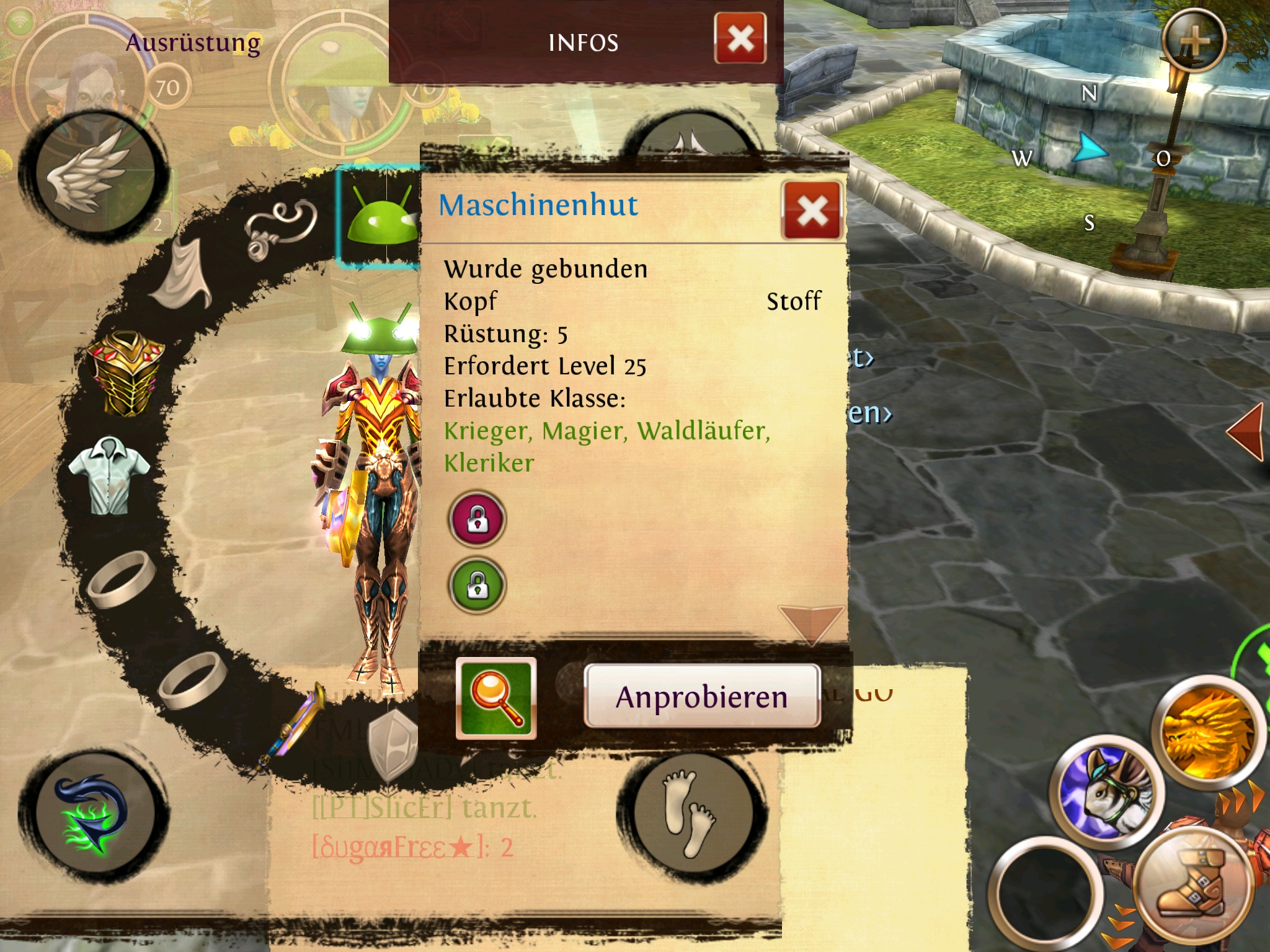Inspect item with the magnifying glass button

coord(496,698)
